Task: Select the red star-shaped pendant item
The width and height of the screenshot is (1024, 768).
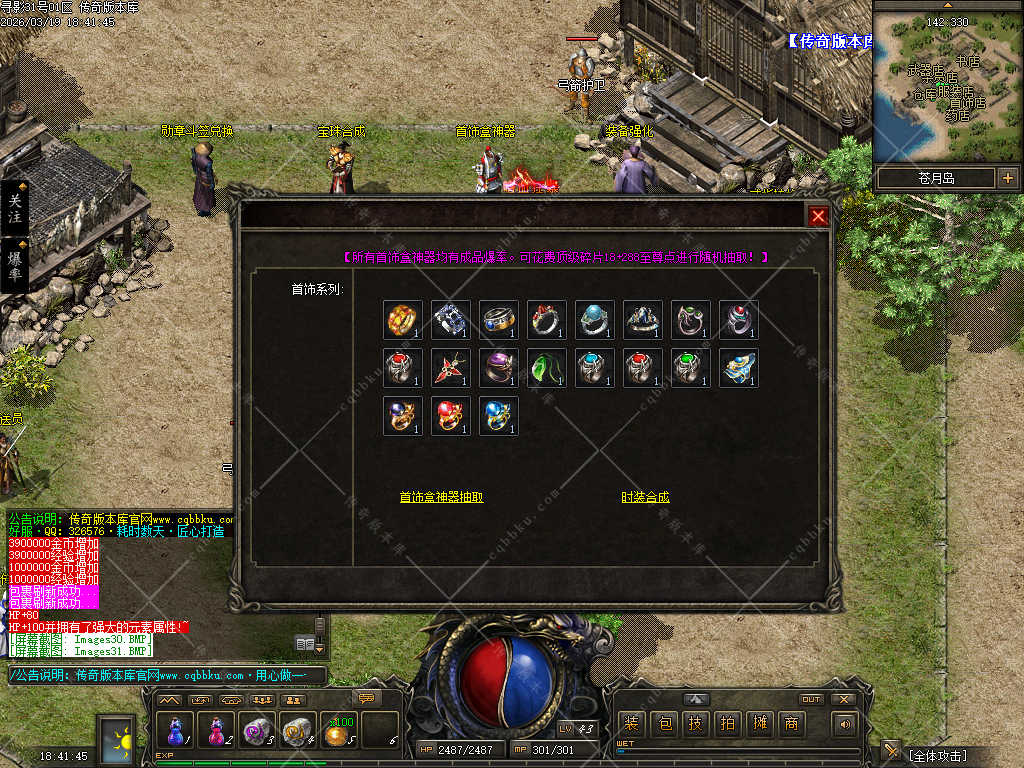Action: [x=451, y=368]
